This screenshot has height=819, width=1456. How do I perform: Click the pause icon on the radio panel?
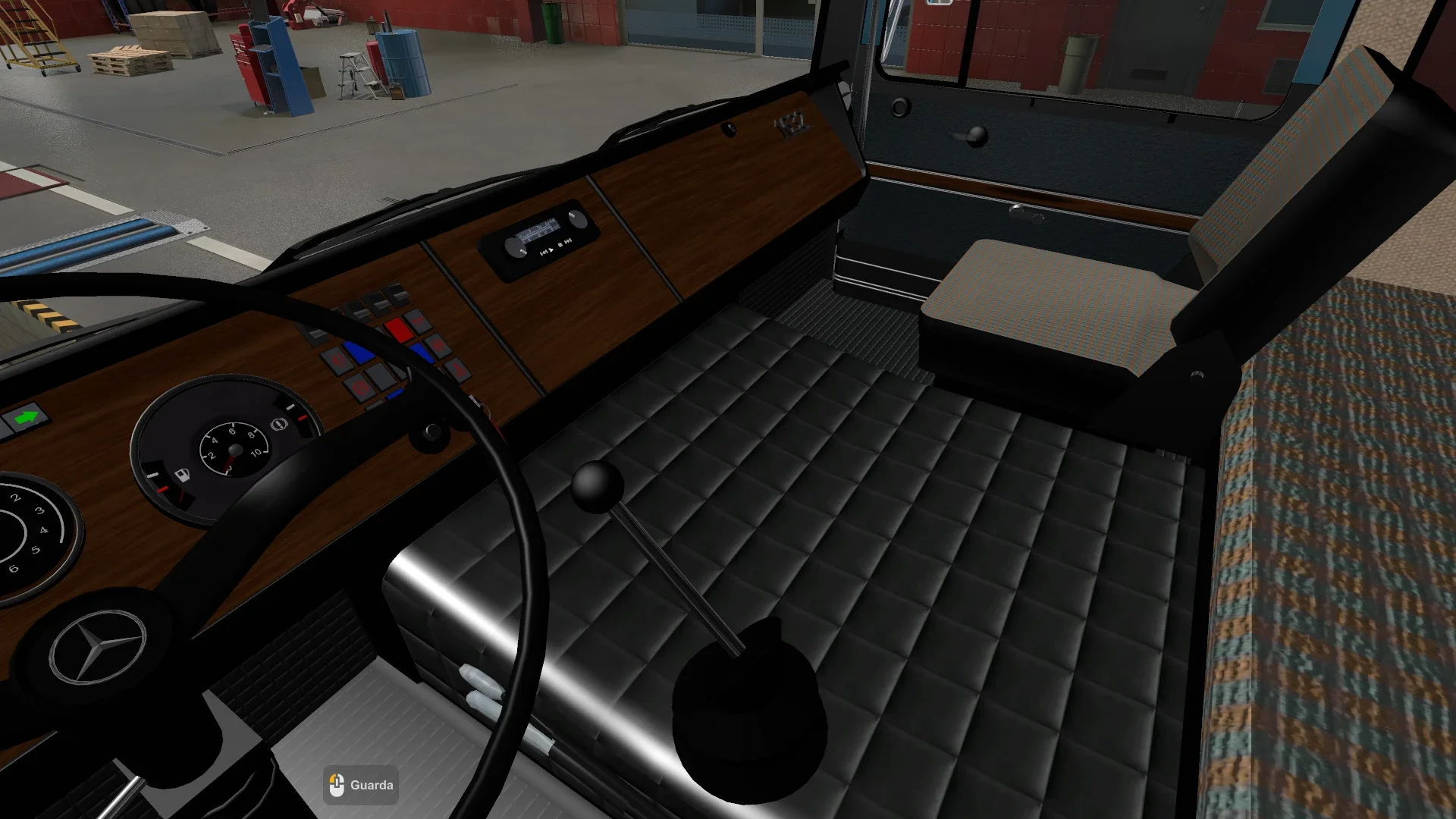click(560, 245)
